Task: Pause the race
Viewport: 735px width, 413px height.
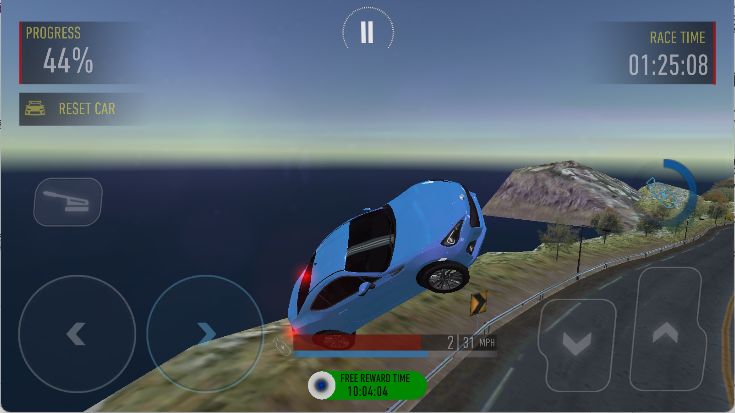Action: (x=367, y=32)
